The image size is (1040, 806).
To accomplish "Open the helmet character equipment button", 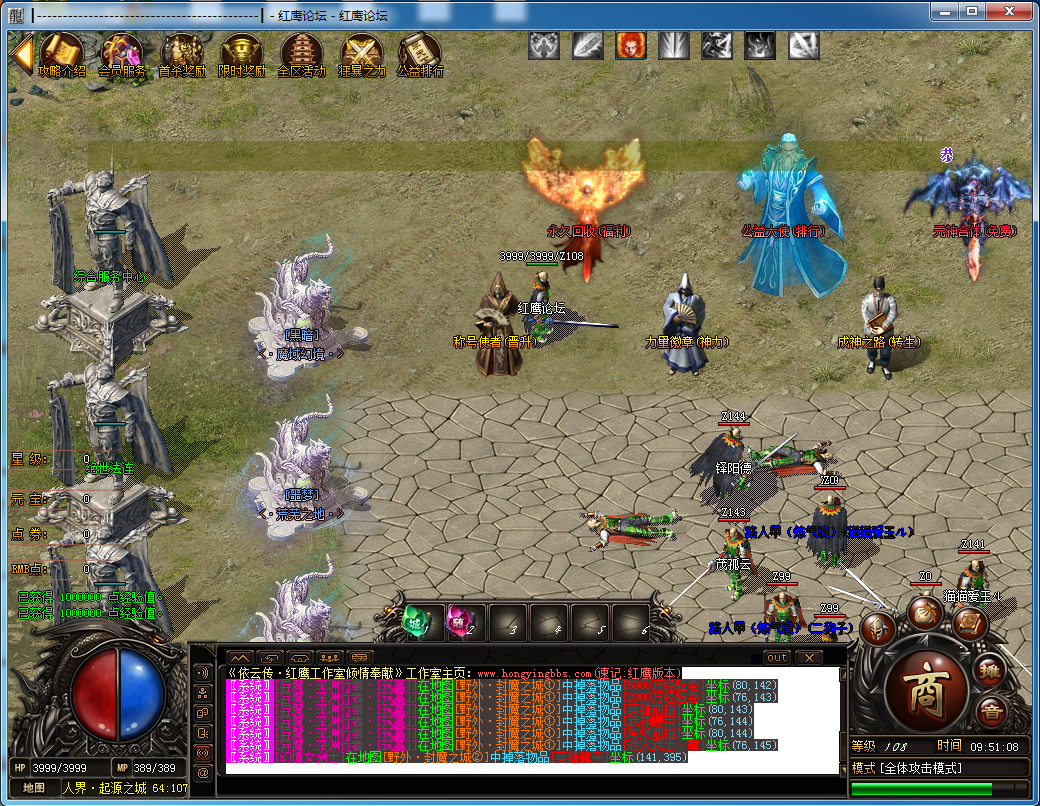I will tap(878, 628).
